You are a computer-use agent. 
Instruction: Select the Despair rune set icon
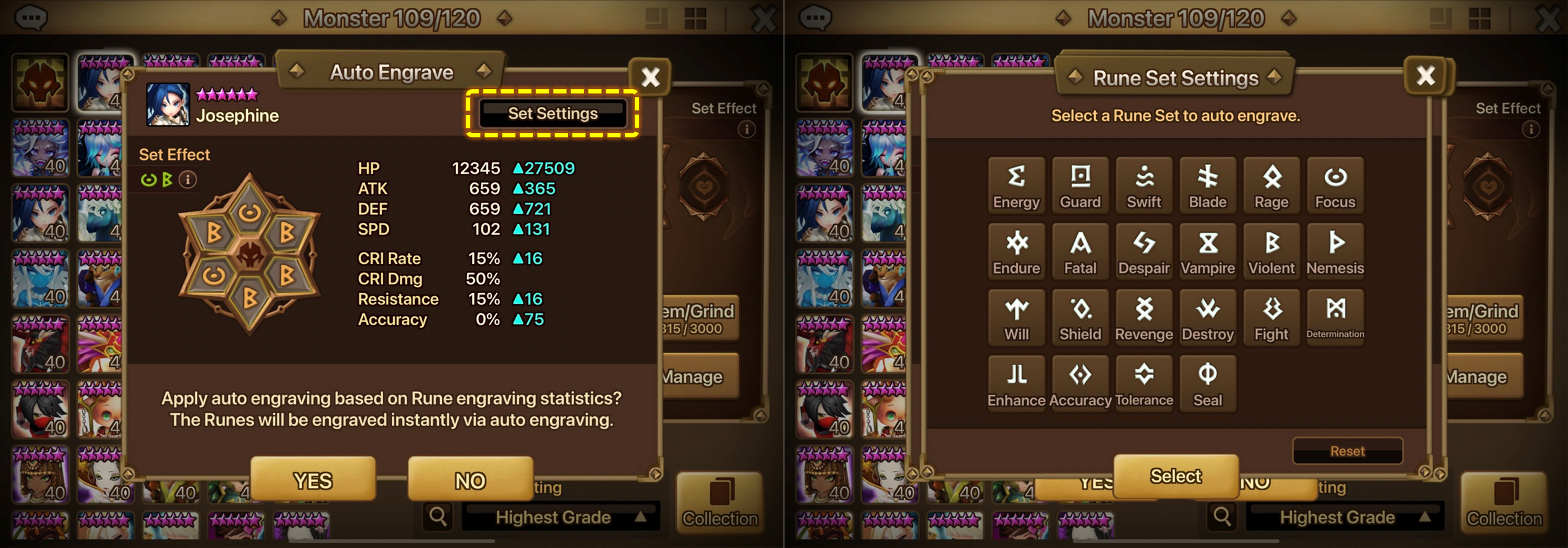[x=1144, y=250]
